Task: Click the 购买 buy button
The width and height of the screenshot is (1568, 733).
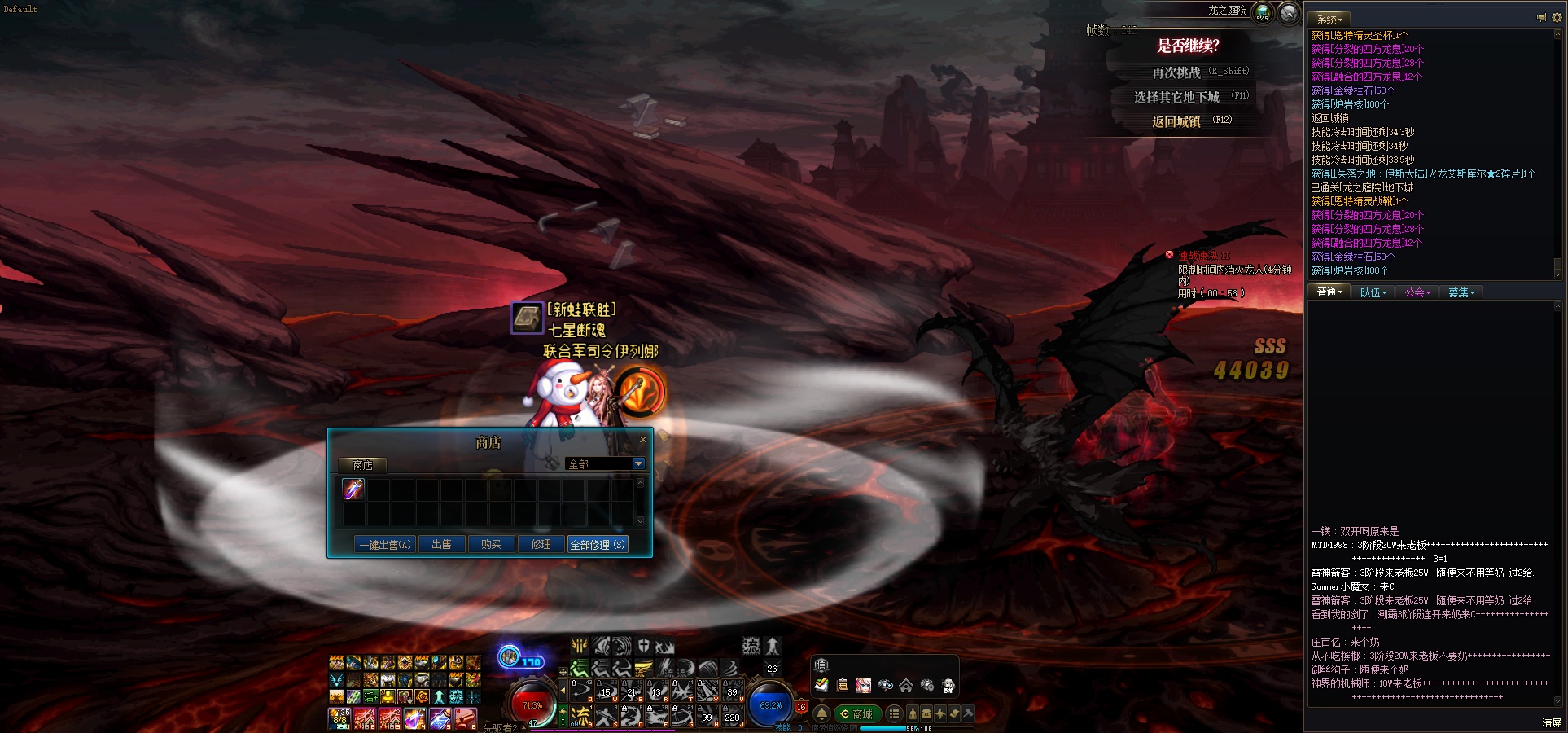Action: [491, 544]
